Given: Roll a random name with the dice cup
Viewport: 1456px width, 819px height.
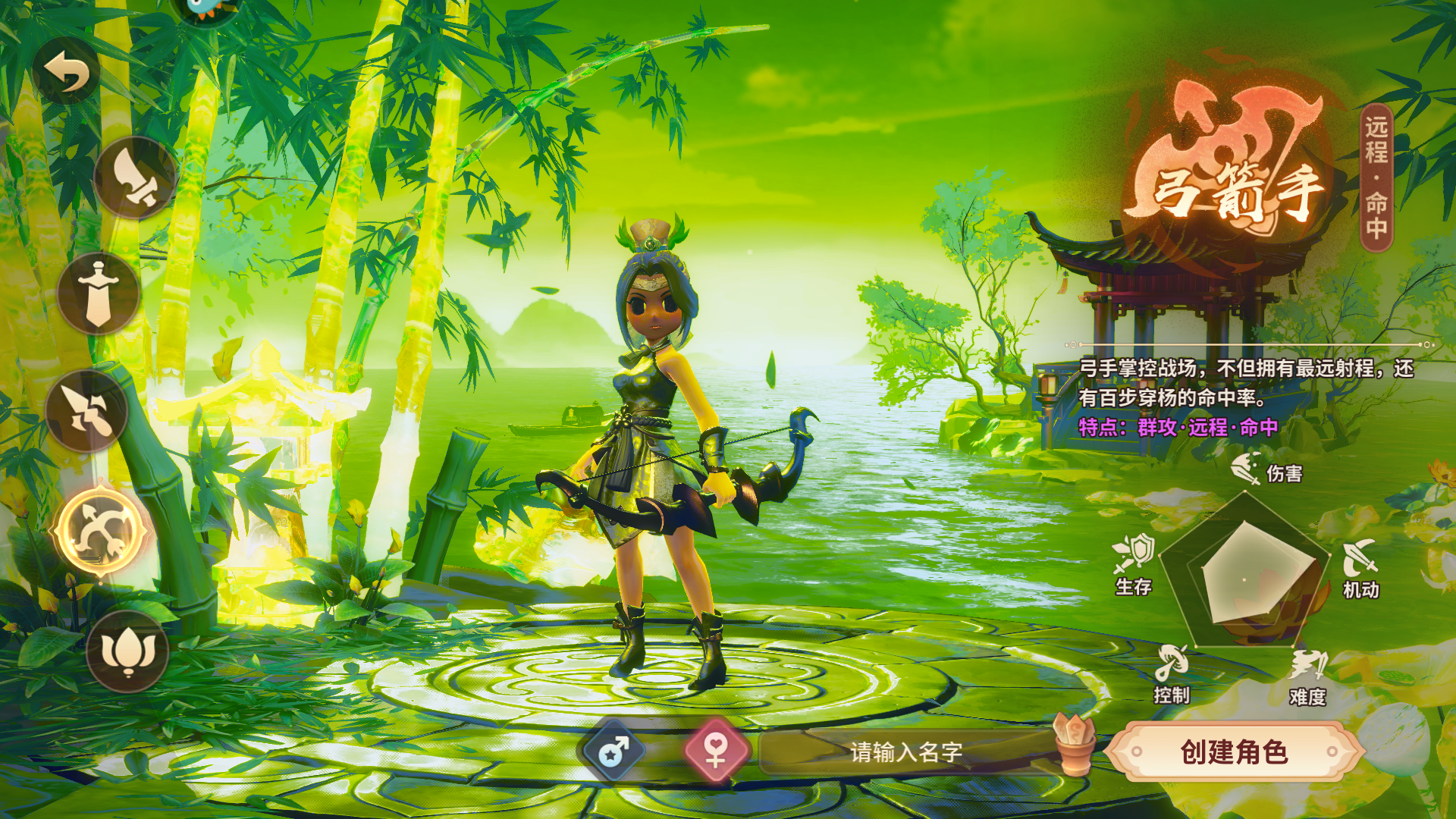Looking at the screenshot, I should 1074,744.
